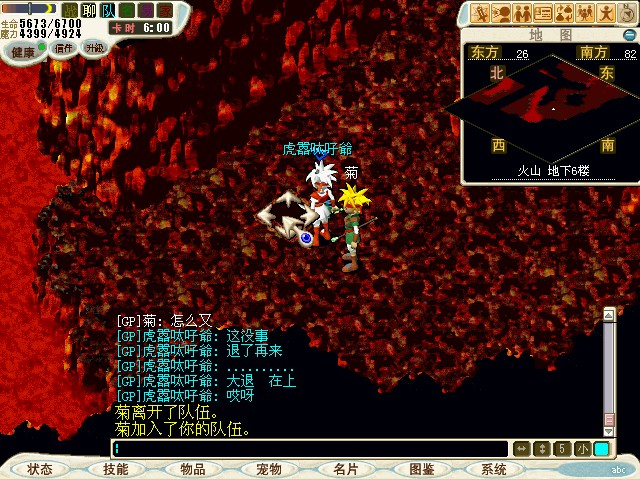Click the volcano minimap display
Image resolution: width=640 pixels, height=480 pixels.
pyautogui.click(x=552, y=105)
